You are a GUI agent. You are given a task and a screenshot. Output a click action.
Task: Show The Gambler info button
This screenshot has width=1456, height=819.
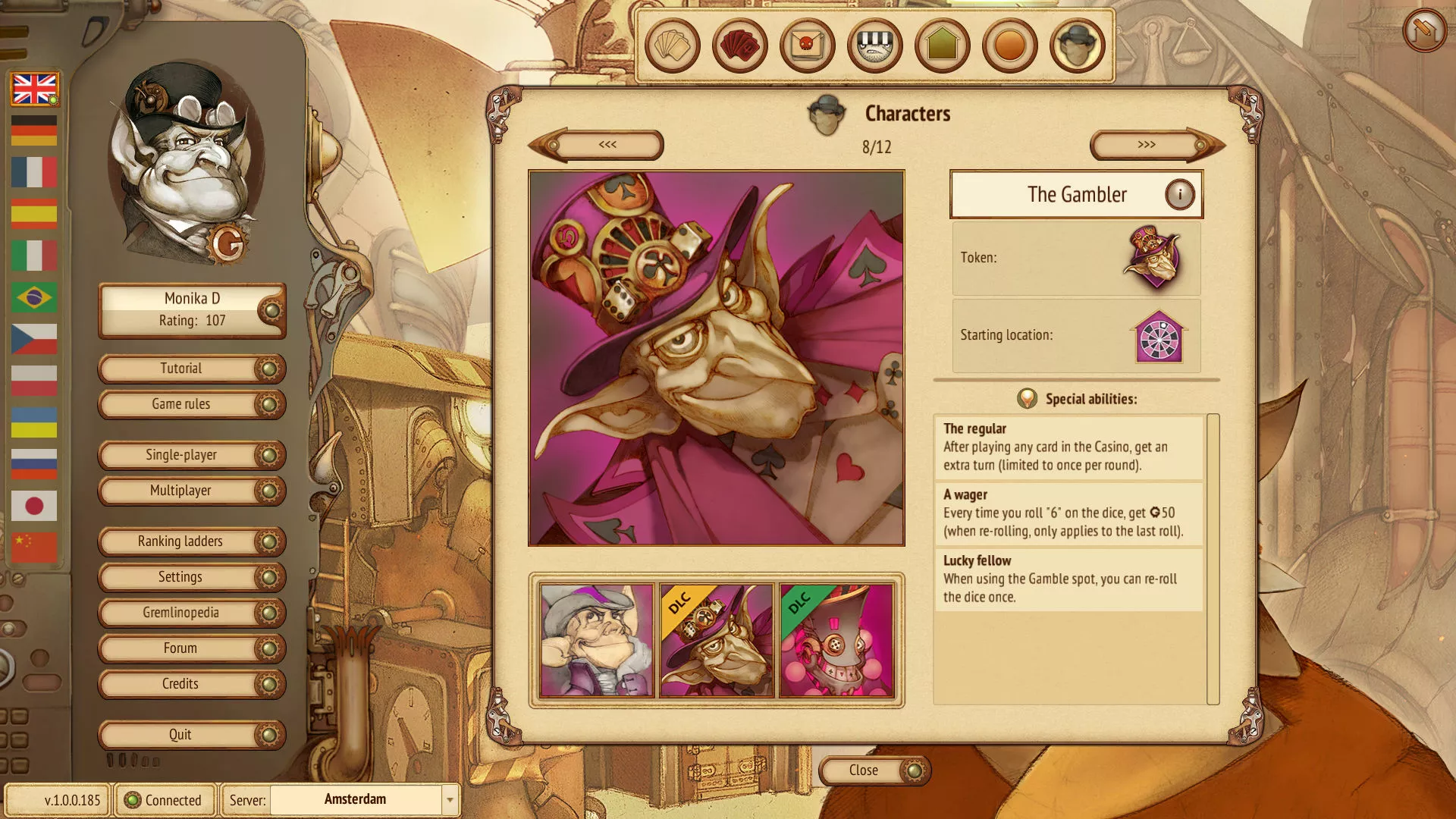(x=1179, y=195)
